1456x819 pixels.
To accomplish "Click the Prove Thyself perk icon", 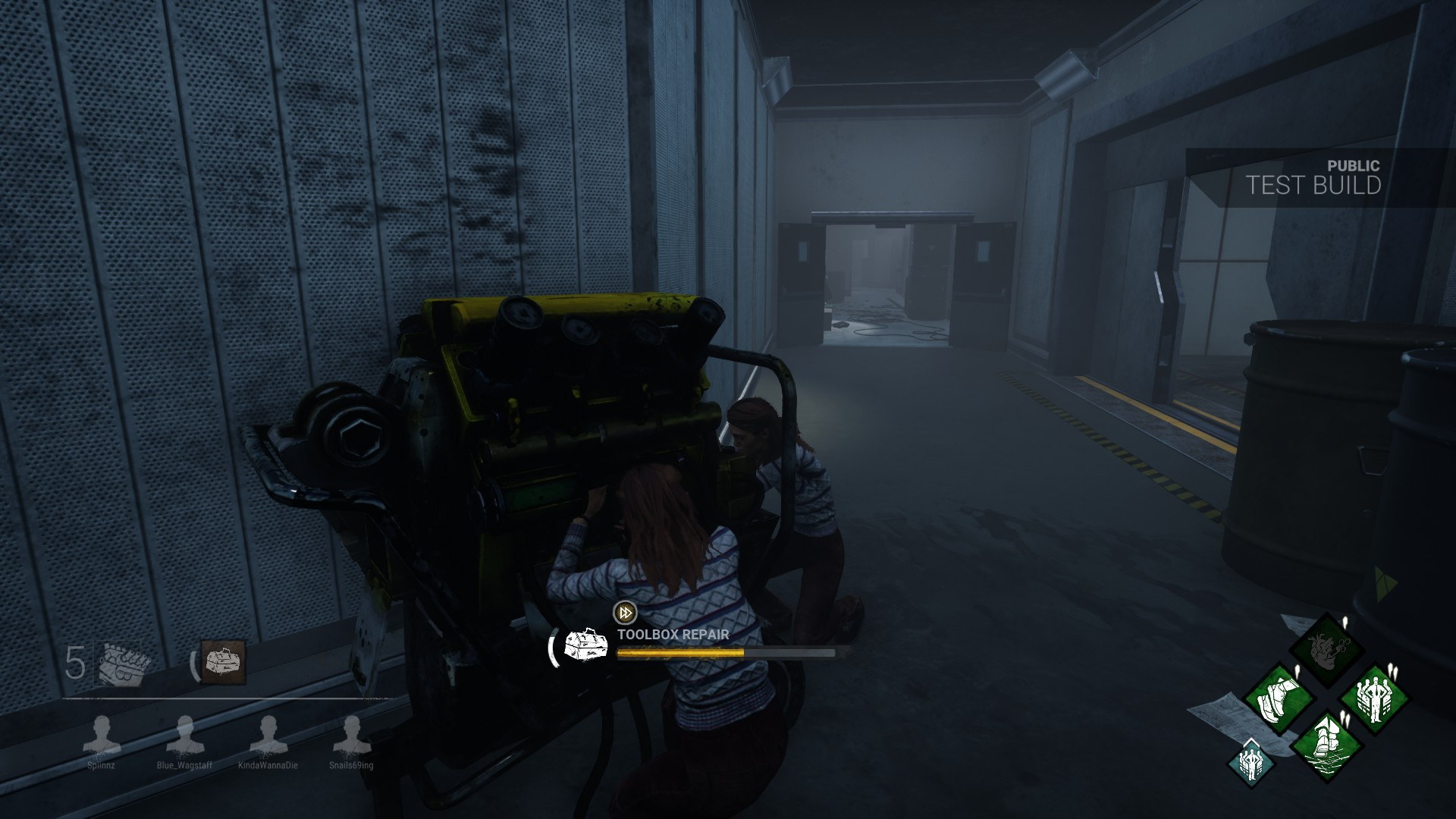I will [1375, 697].
